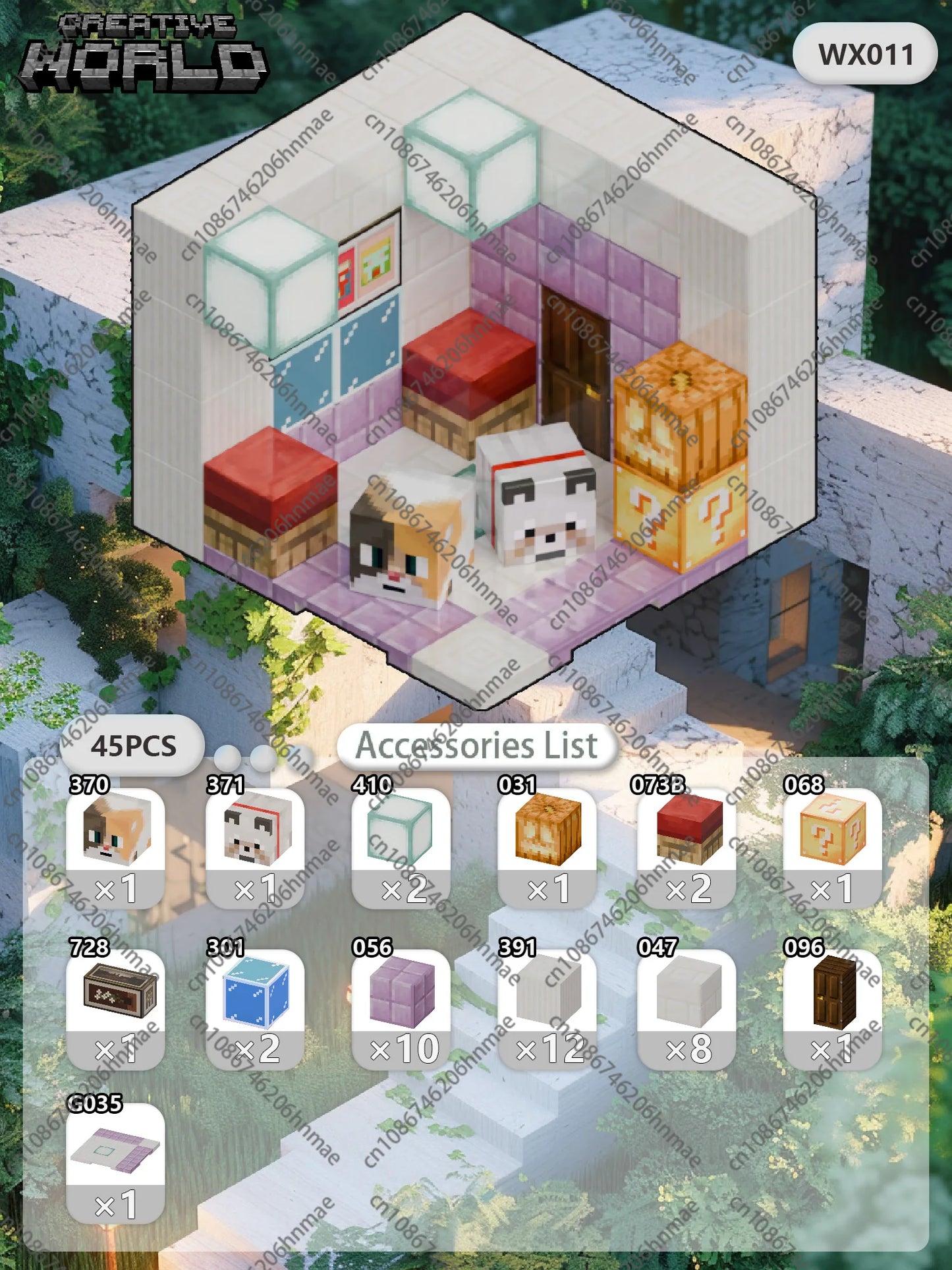Select the question mark lucky block 068
Screen dimensions: 952x1270
(x=832, y=847)
